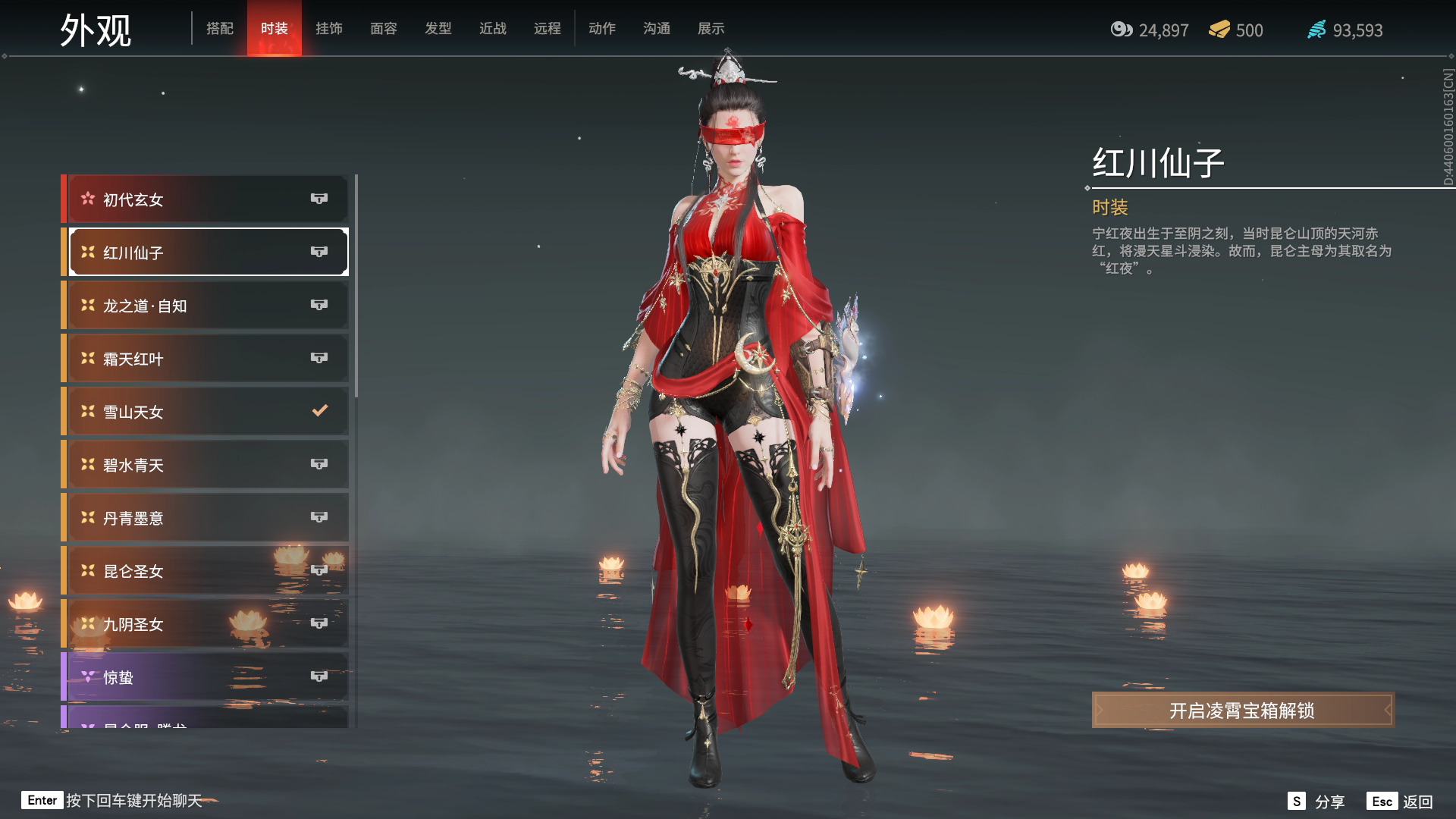
Task: Open the 挂饰 accessories tab
Action: tap(329, 29)
